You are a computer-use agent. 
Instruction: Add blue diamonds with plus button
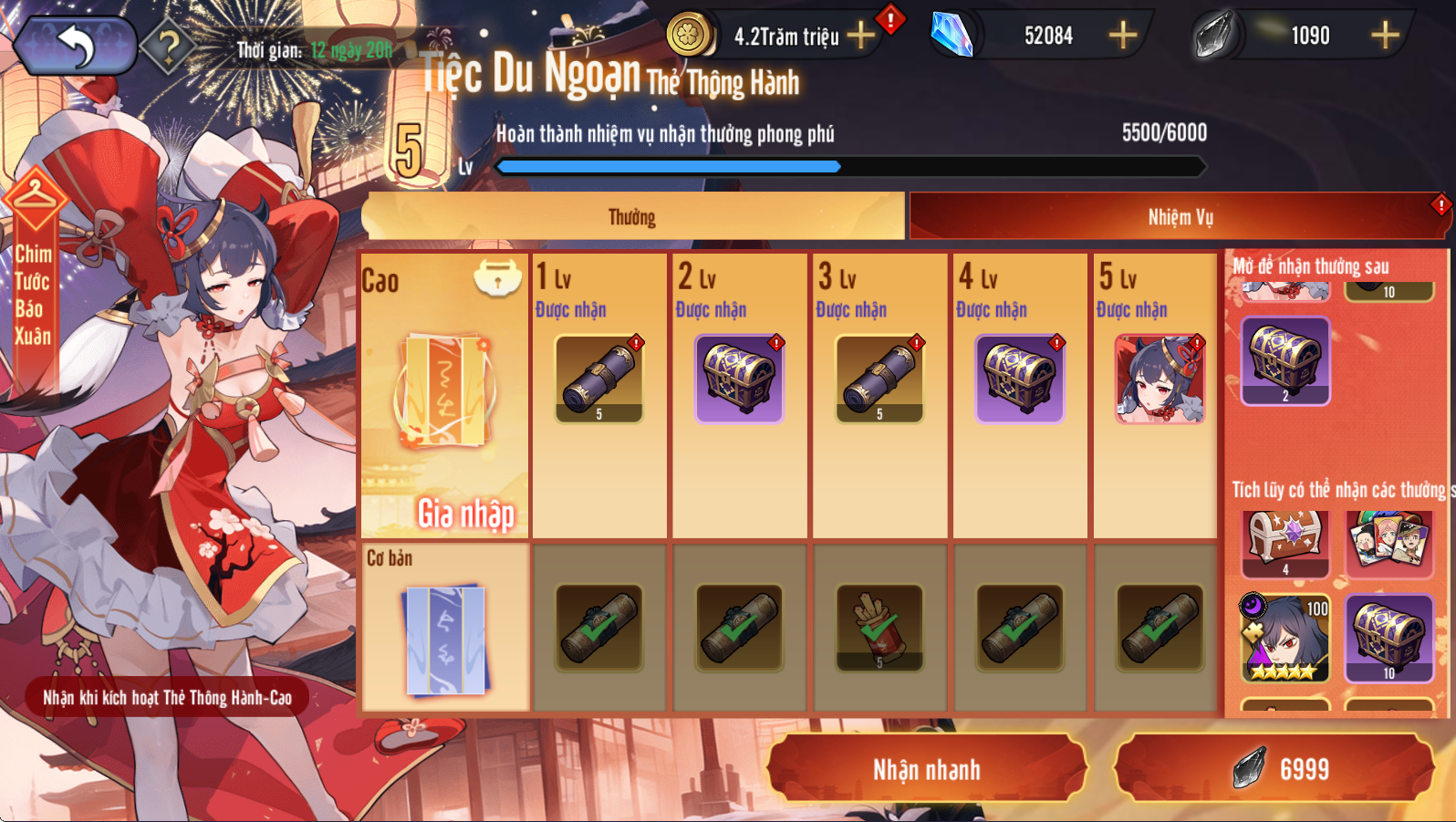tap(1122, 36)
